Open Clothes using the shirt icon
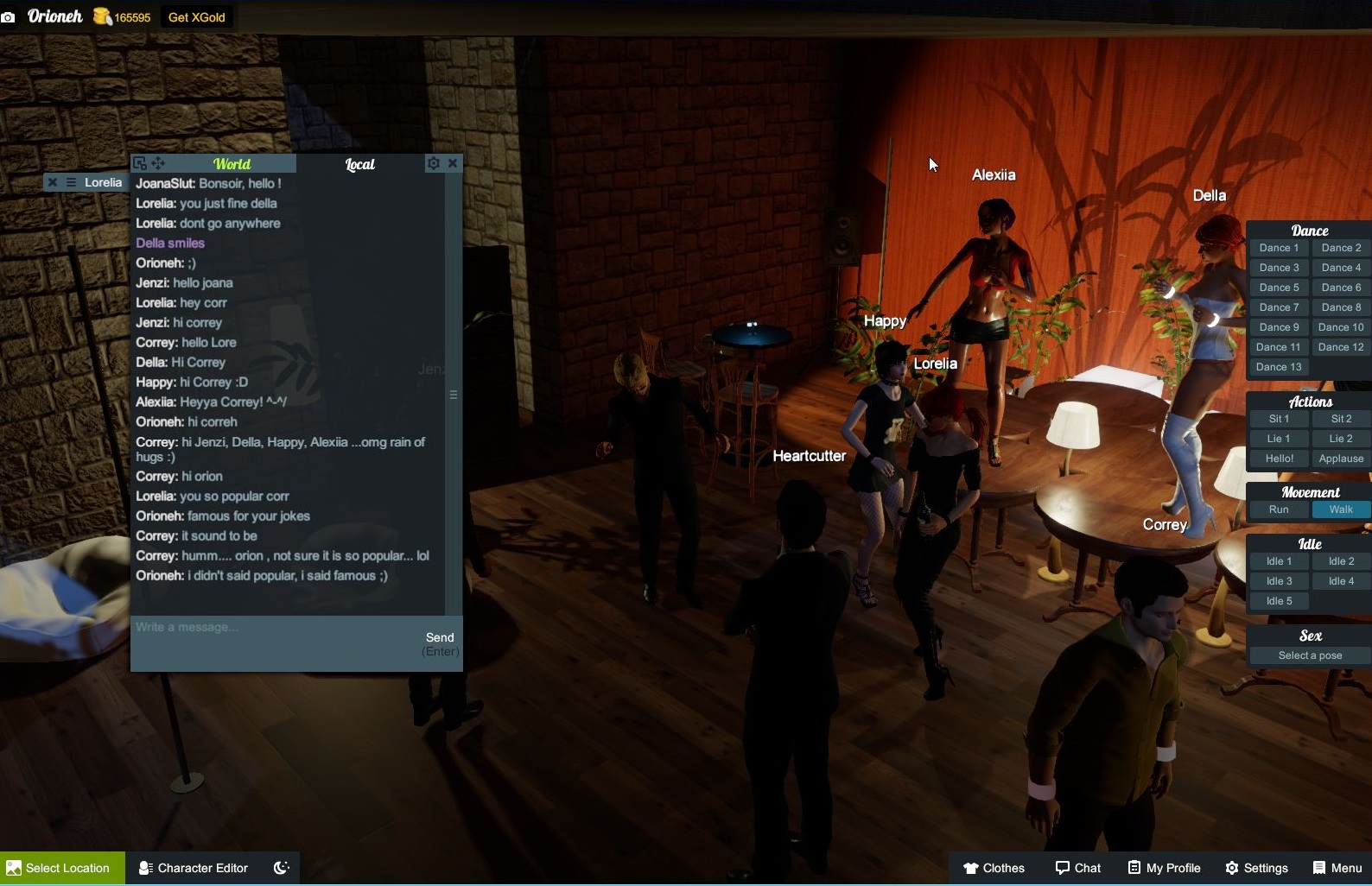The width and height of the screenshot is (1372, 886). [970, 868]
